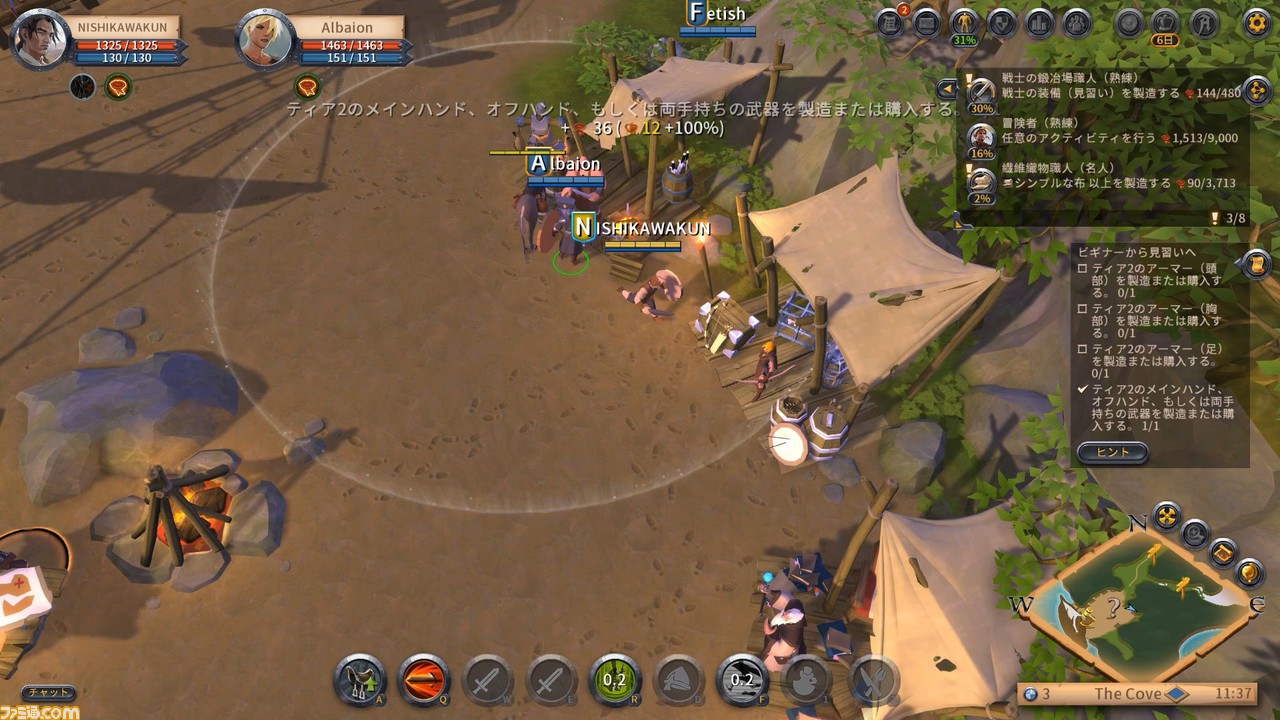Viewport: 1280px width, 720px height.
Task: Click the ヒント hint button
Action: coord(1113,452)
